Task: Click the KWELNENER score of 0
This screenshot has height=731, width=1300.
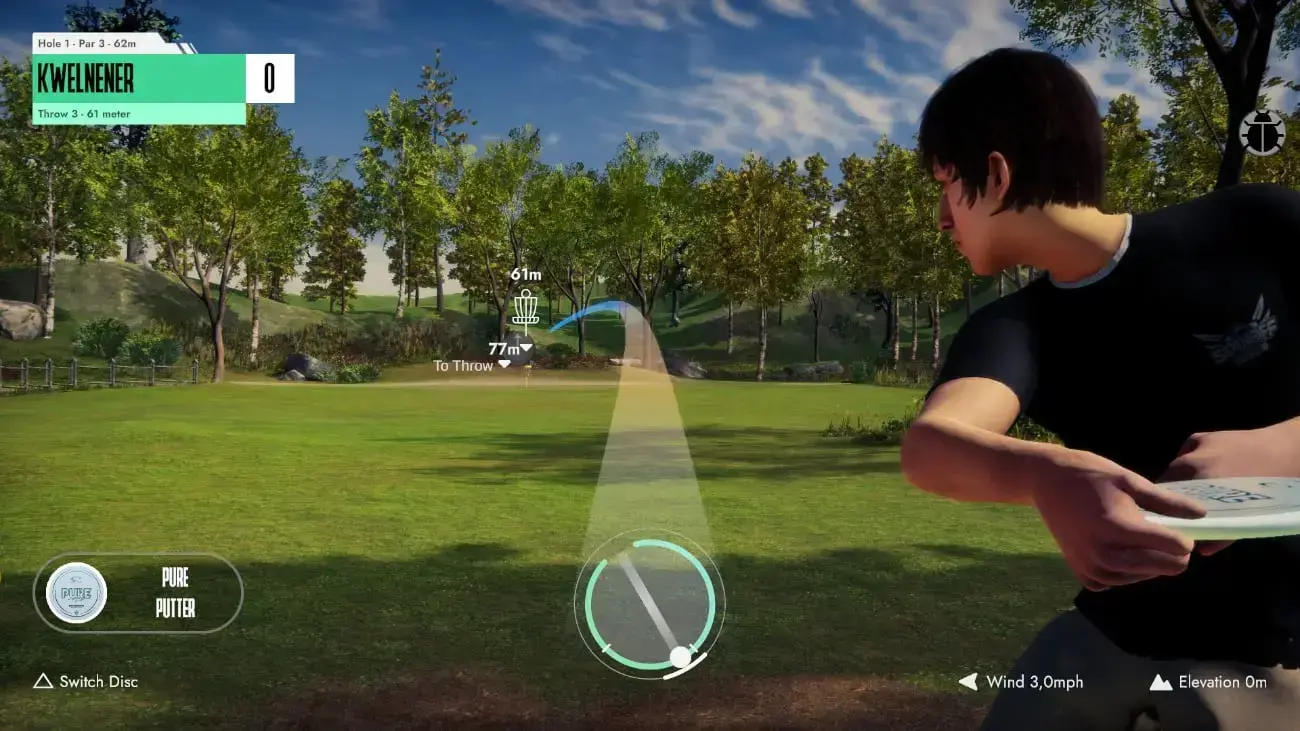Action: click(270, 79)
